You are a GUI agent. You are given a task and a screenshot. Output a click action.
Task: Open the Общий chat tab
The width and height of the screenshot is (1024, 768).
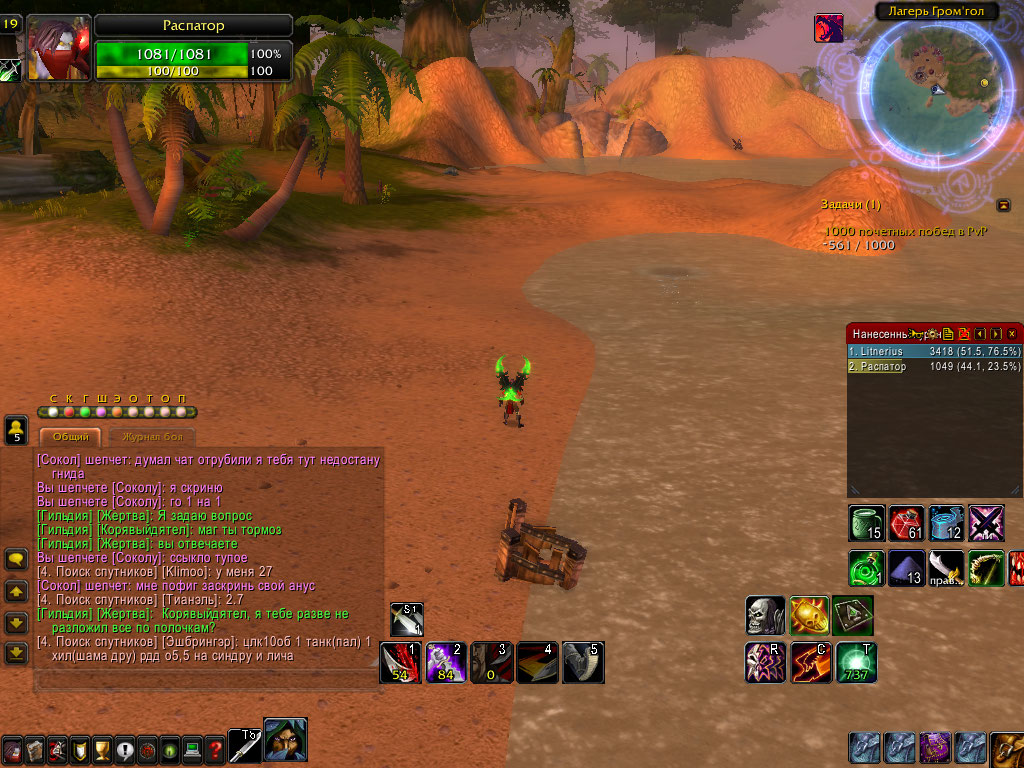pyautogui.click(x=70, y=437)
